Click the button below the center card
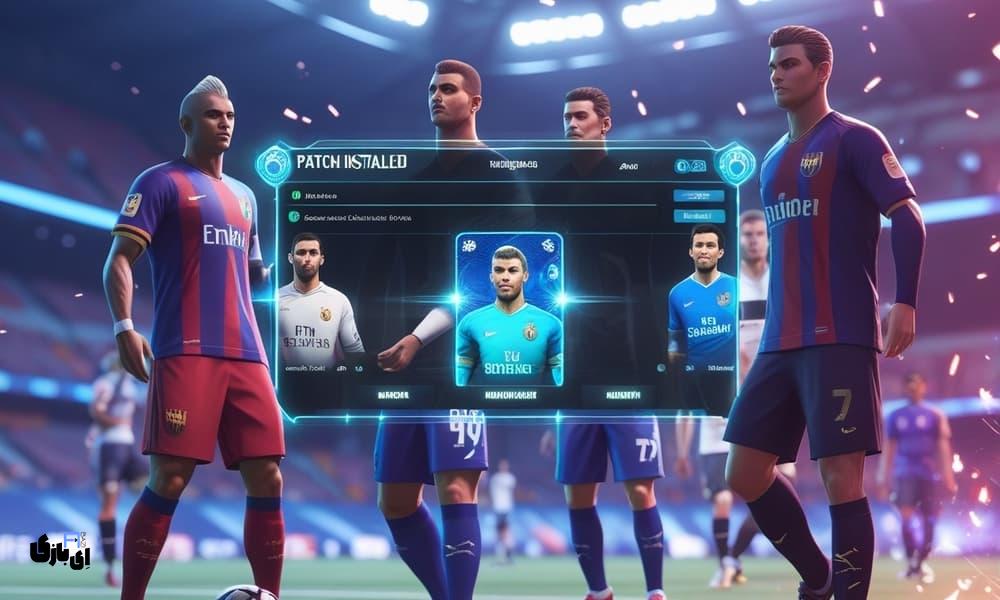The height and width of the screenshot is (600, 1000). 509,396
